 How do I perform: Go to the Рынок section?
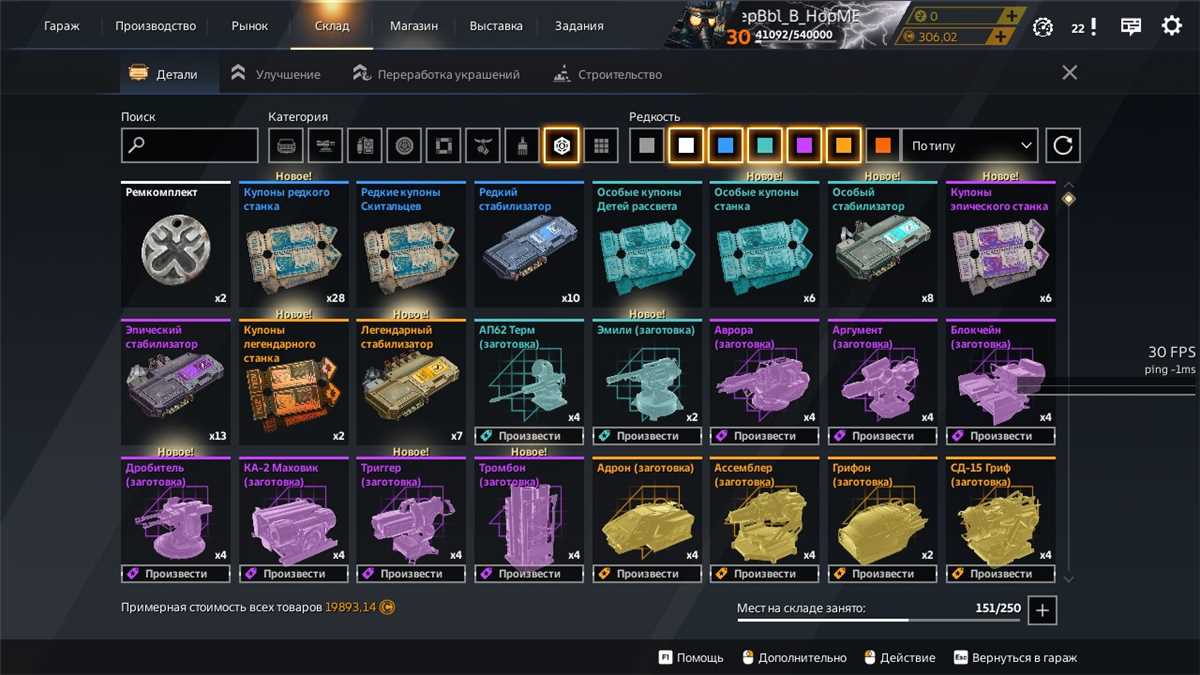[x=249, y=26]
